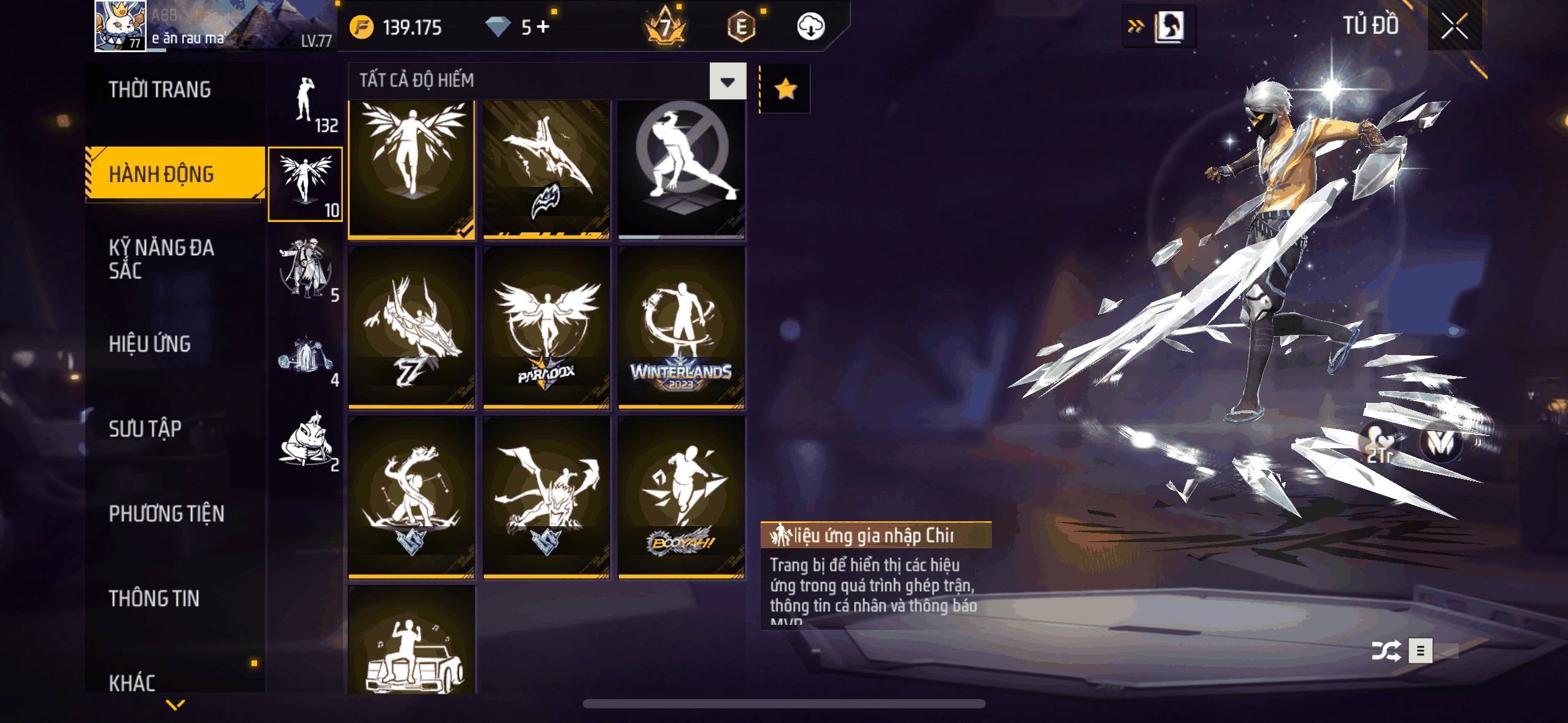This screenshot has height=723, width=1568.
Task: Select the disabled emote tile with crossed circle
Action: click(x=681, y=169)
